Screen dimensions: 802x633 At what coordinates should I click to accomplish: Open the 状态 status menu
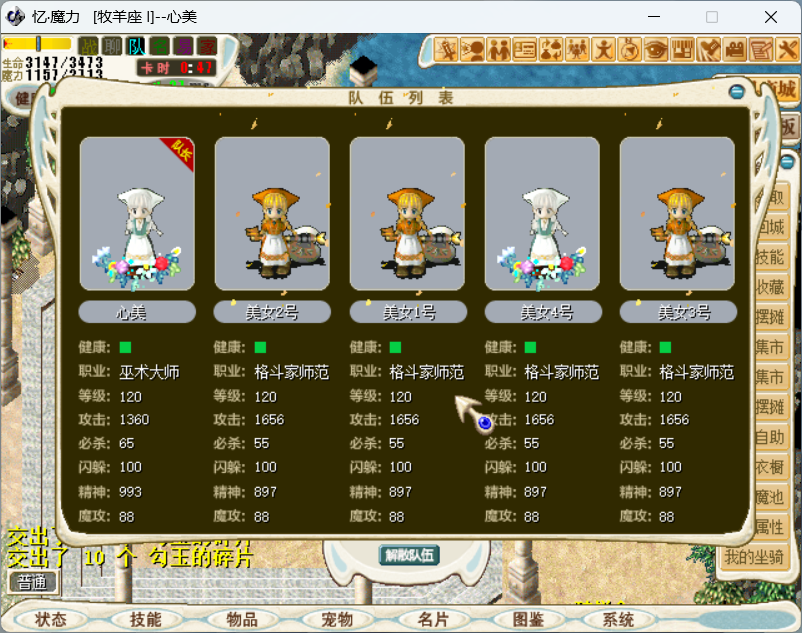50,620
